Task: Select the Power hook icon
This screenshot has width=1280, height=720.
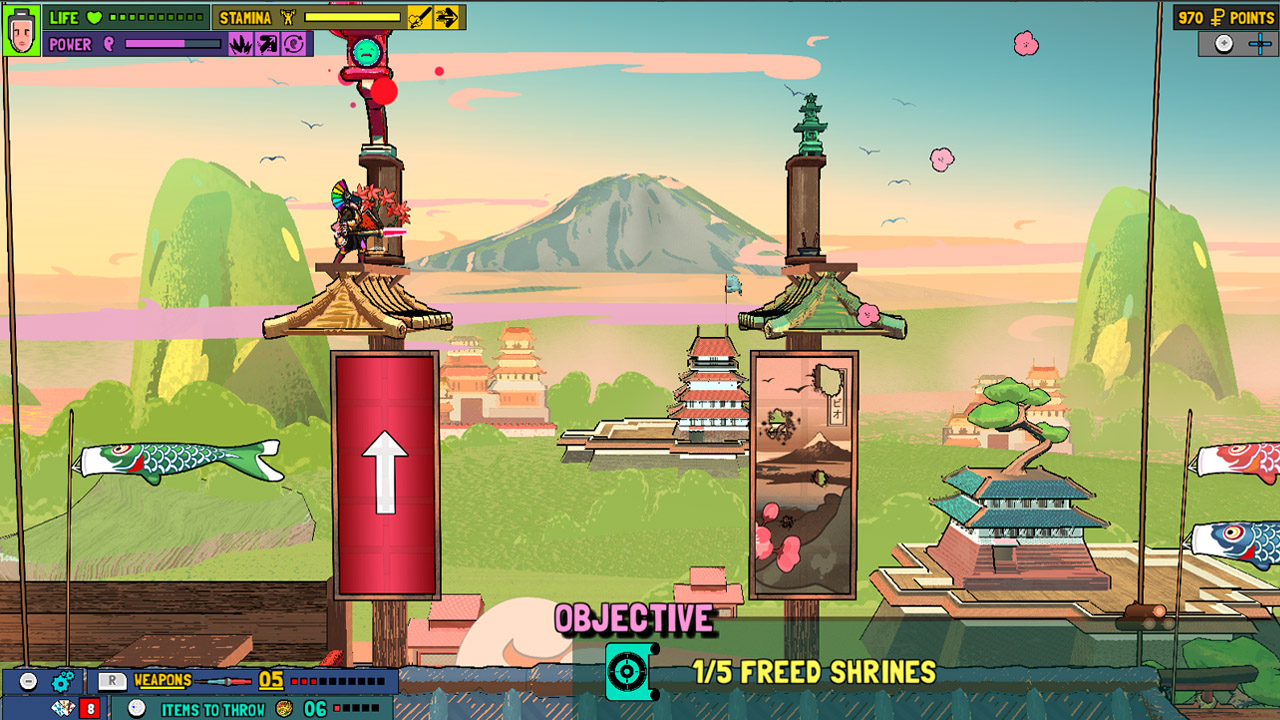Action: pyautogui.click(x=108, y=45)
